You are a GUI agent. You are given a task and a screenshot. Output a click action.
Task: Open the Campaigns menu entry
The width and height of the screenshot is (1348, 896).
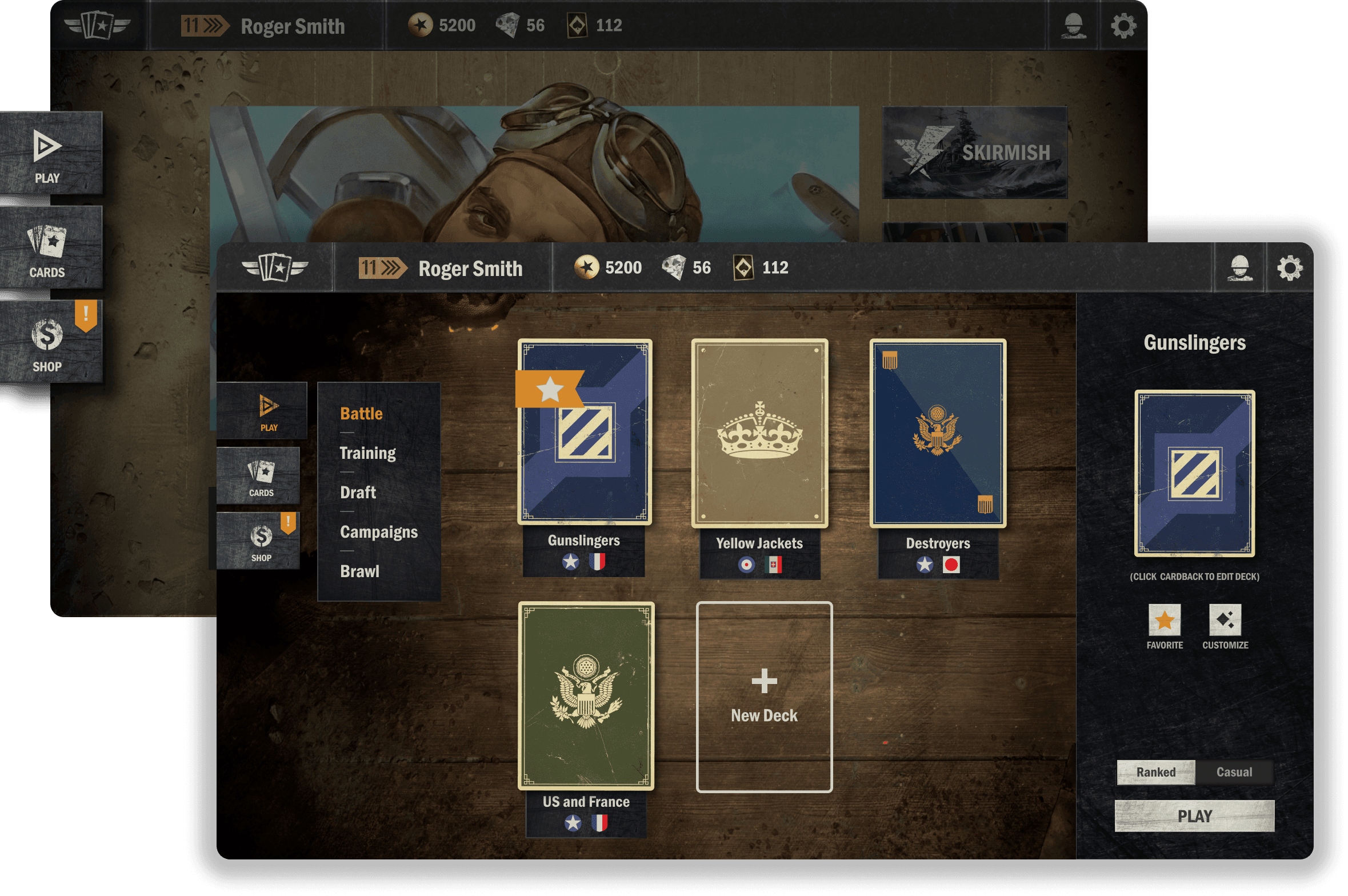[x=378, y=532]
